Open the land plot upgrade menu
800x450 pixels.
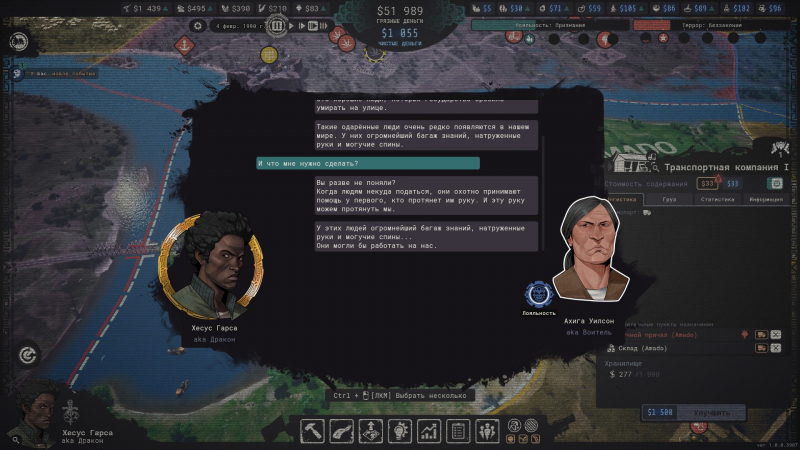372,431
